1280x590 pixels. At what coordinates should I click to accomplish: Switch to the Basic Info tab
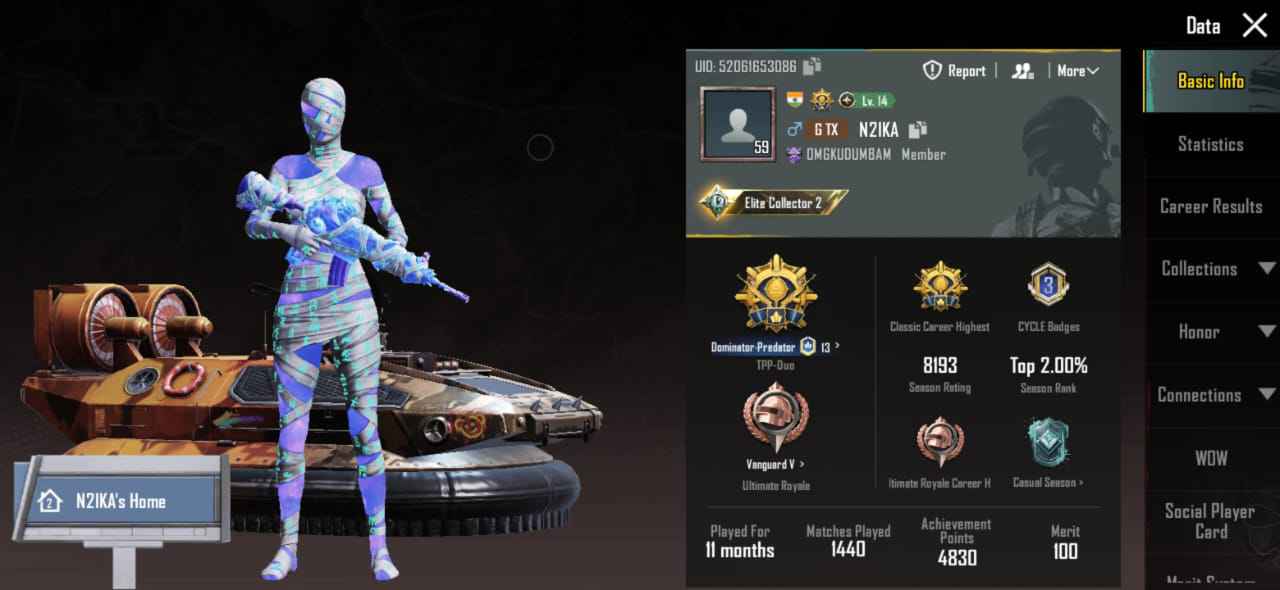click(x=1210, y=81)
